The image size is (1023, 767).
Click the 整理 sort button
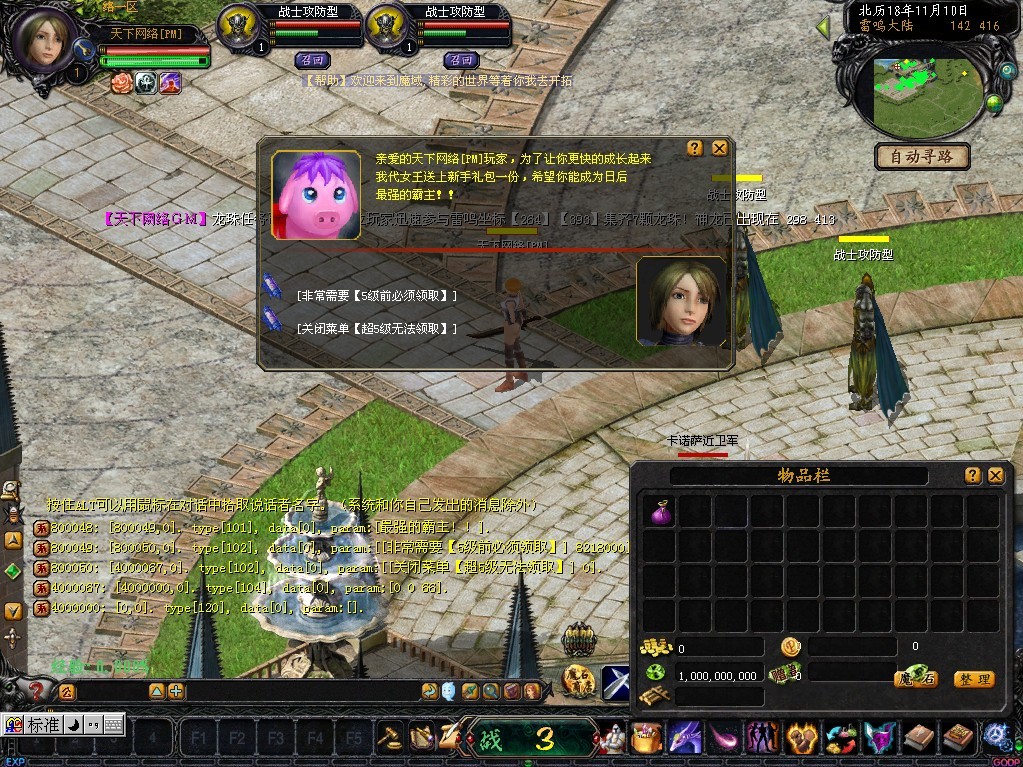(x=973, y=679)
